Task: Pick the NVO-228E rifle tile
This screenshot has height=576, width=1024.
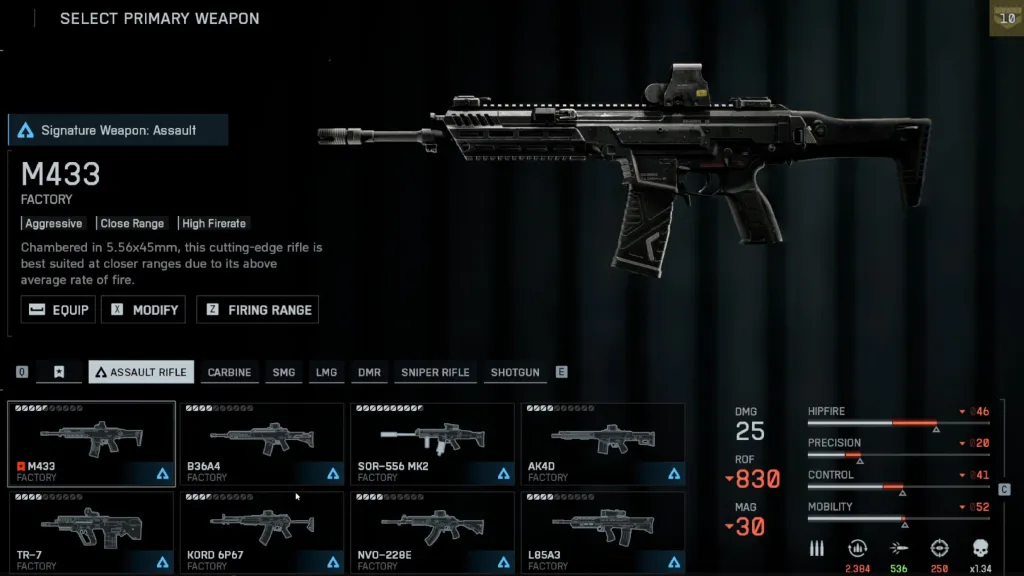Action: coord(432,531)
